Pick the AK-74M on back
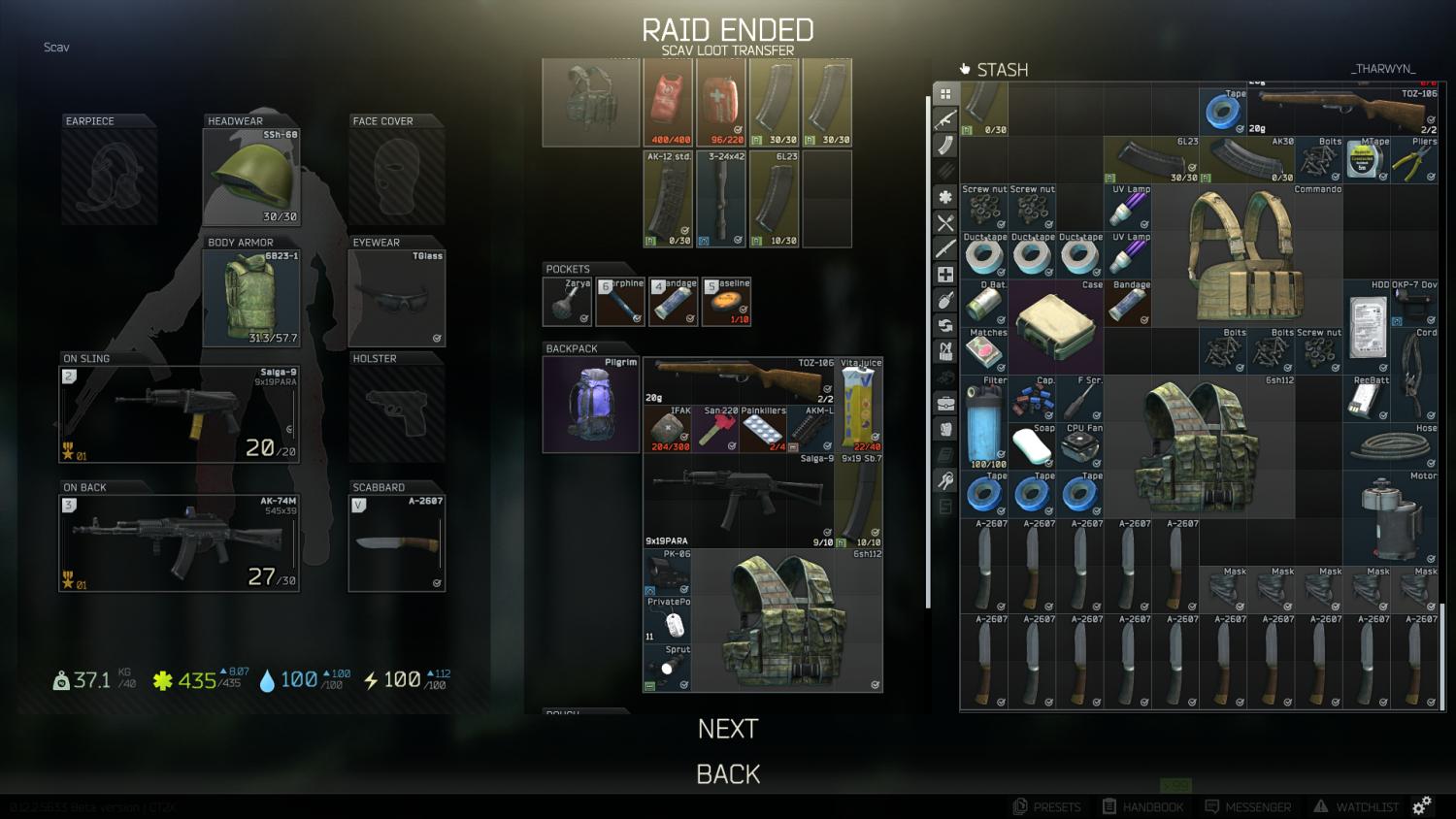 point(180,542)
